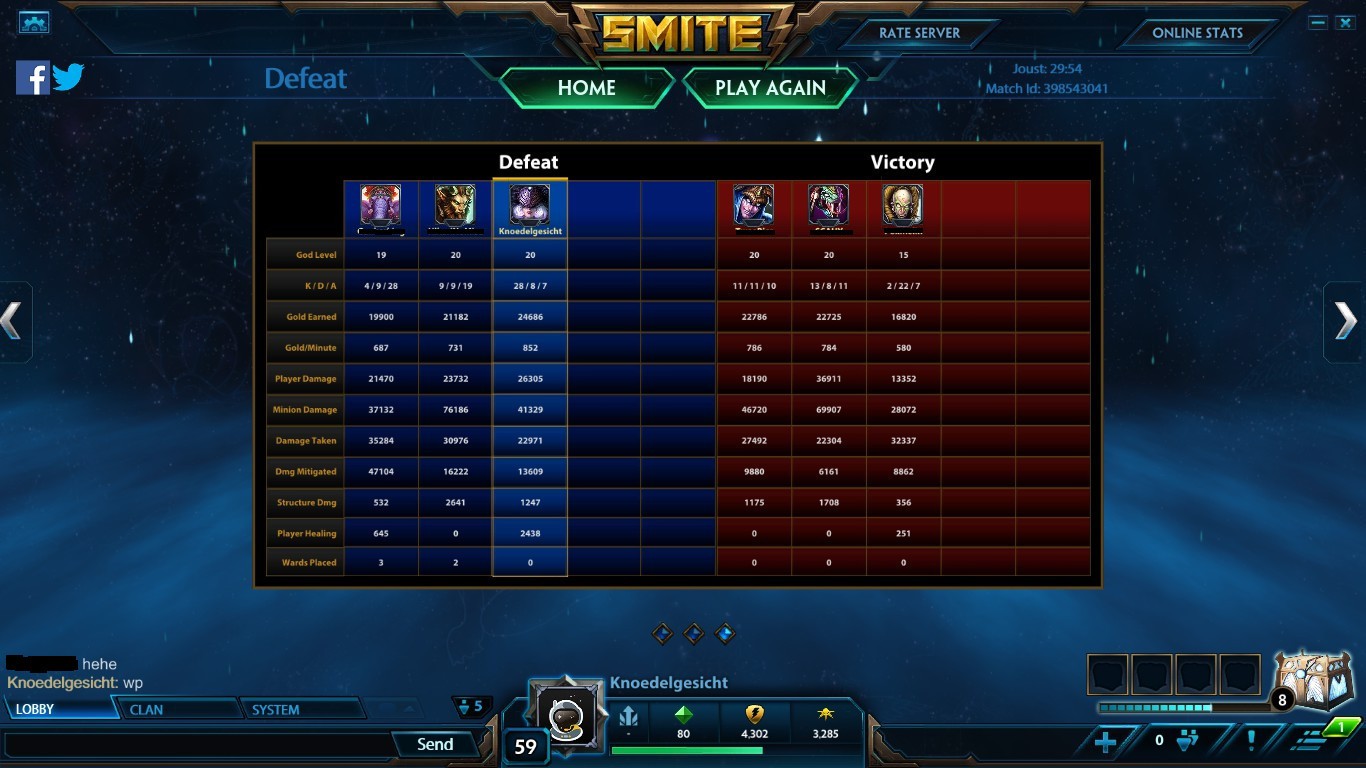Click the PLAY AGAIN button

coord(770,88)
